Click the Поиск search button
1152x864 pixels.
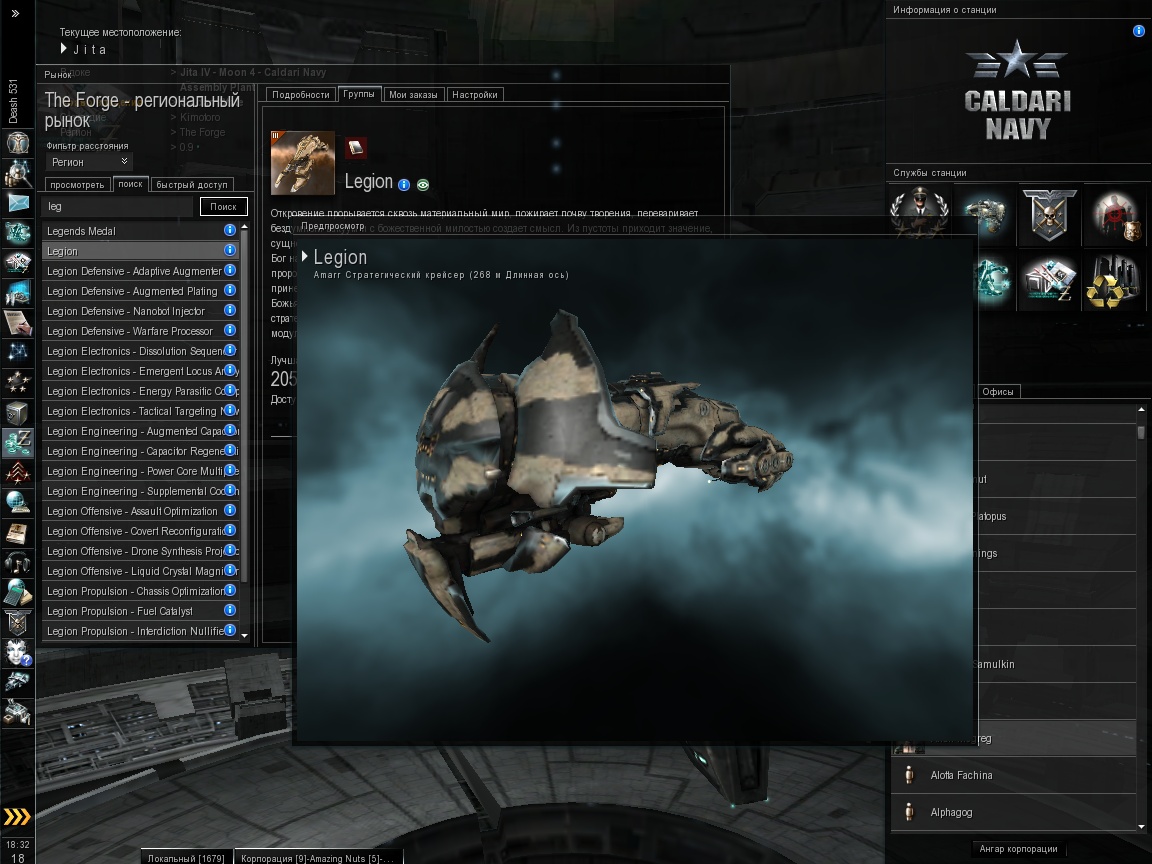223,207
